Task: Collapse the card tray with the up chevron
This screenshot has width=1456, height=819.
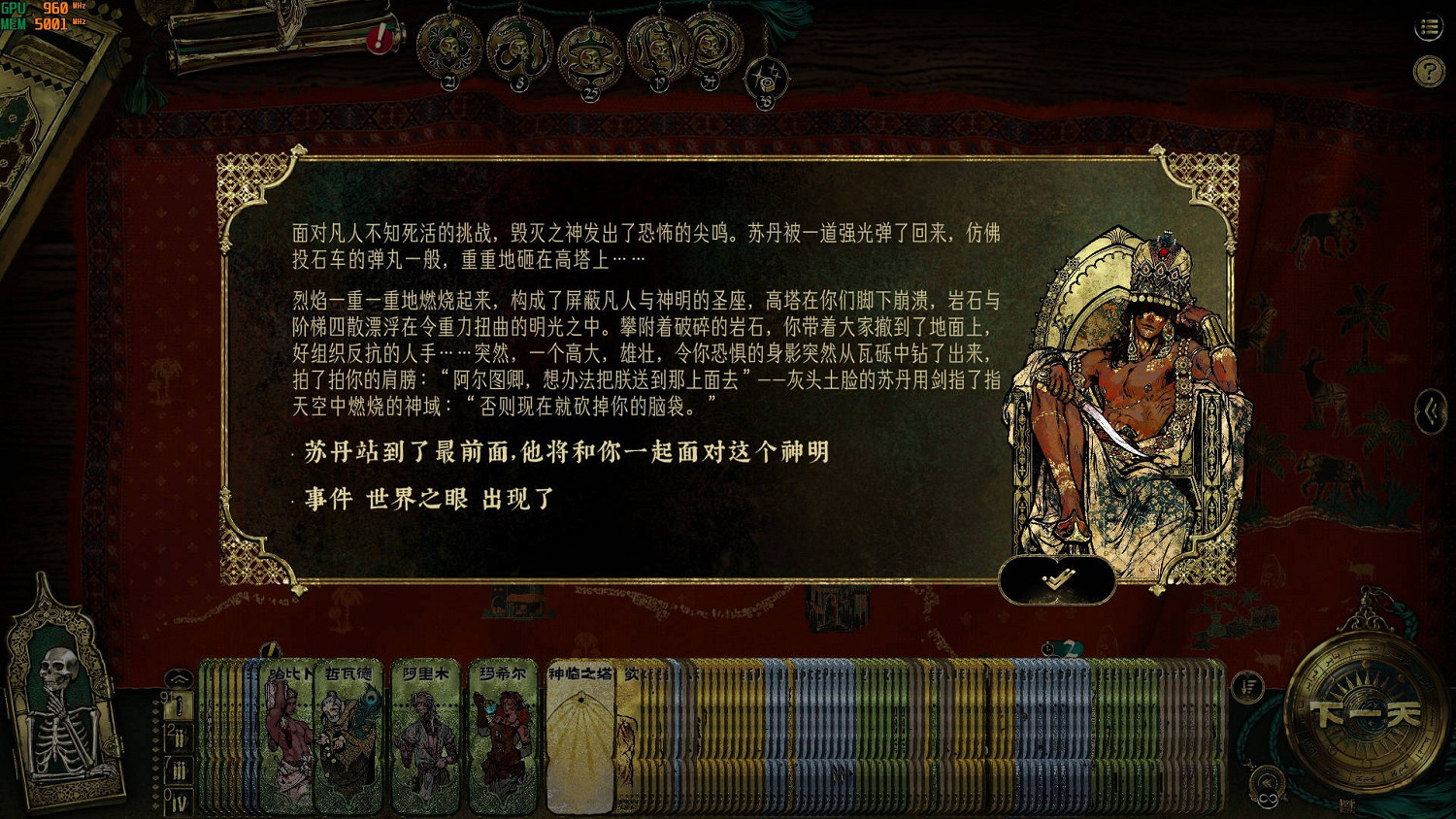Action: (179, 677)
